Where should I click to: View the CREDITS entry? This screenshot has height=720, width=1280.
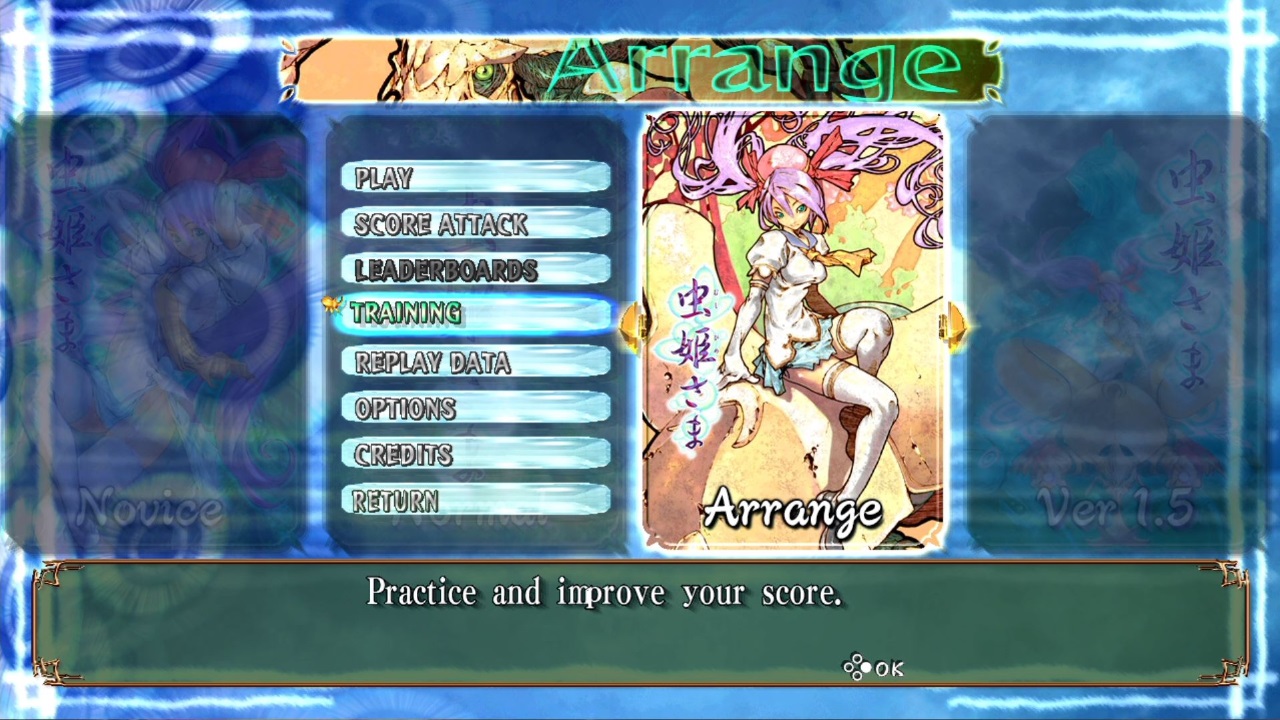(476, 454)
